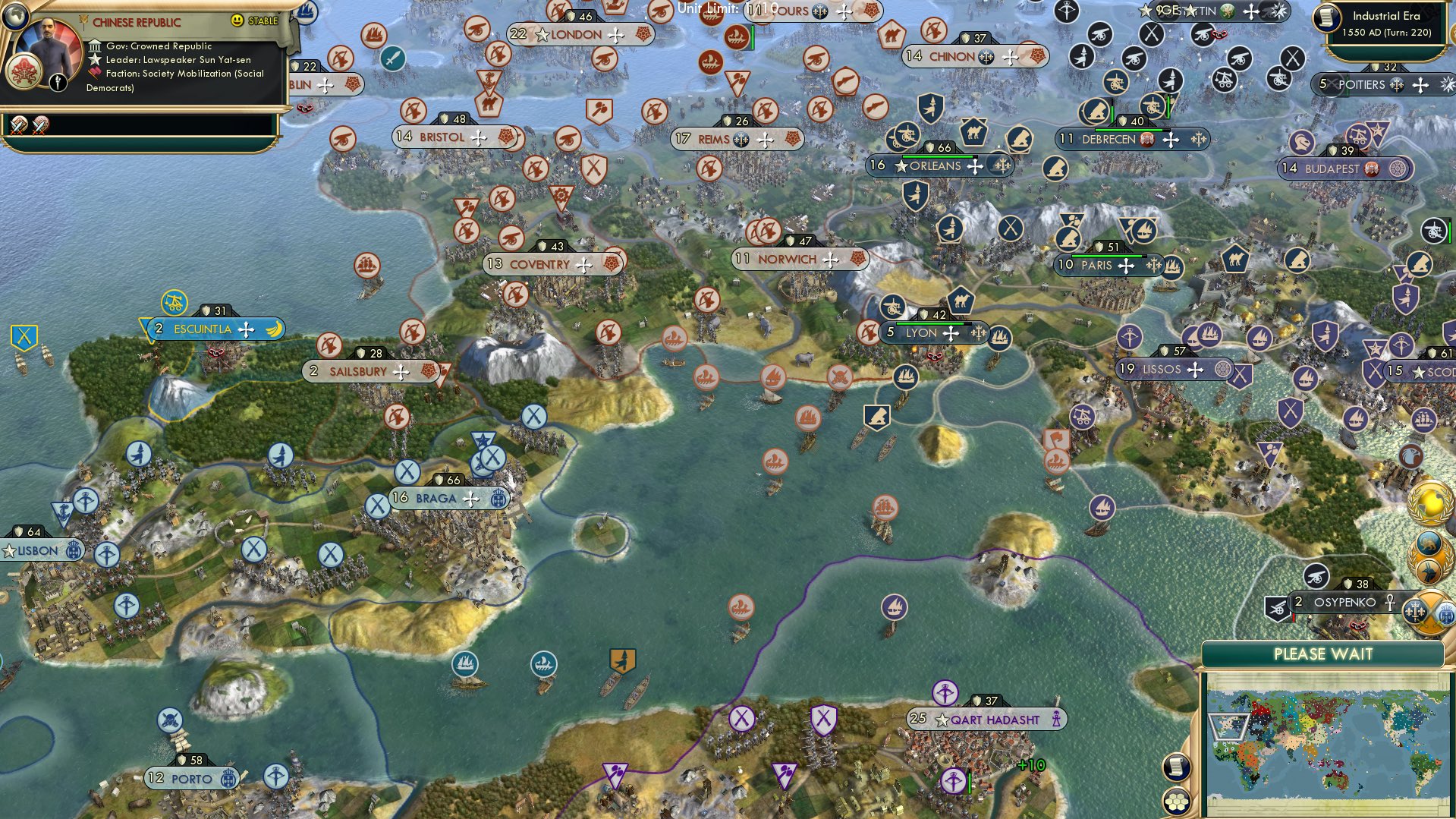Click the capital star icon on the London banner
Image resolution: width=1456 pixels, height=819 pixels.
[x=544, y=34]
